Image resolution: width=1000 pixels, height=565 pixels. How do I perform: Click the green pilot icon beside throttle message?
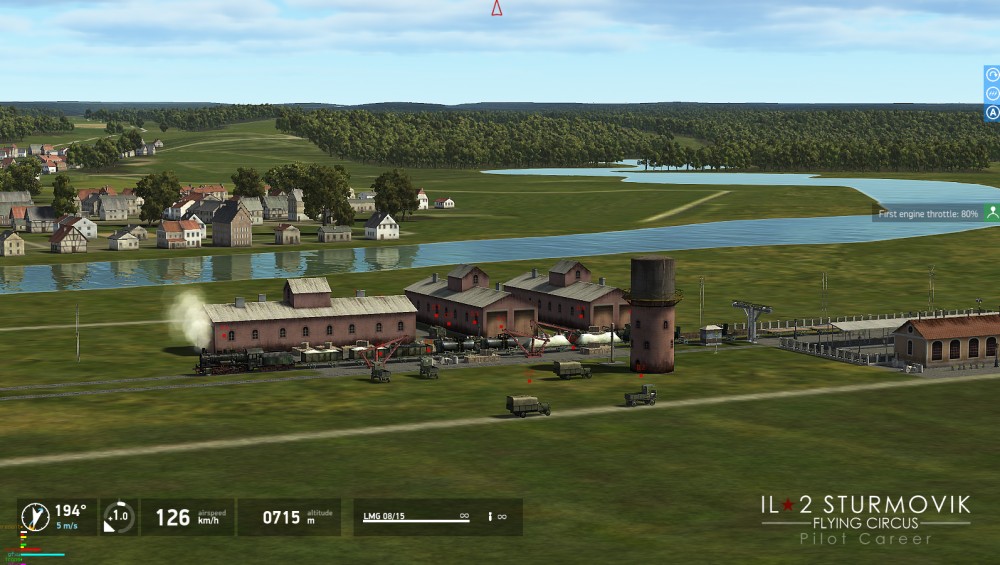click(x=991, y=212)
